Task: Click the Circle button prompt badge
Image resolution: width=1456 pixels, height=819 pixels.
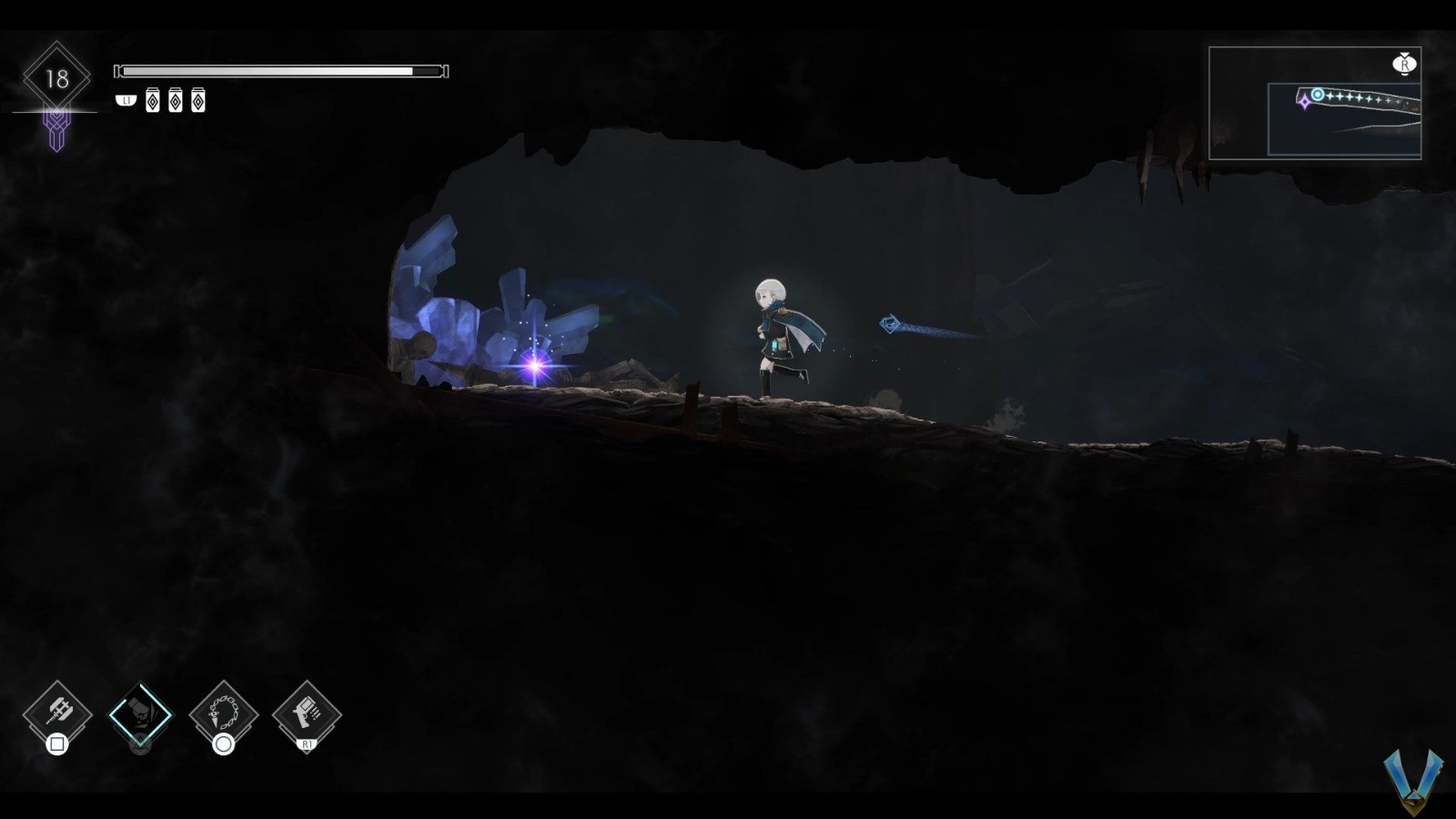Action: [223, 746]
